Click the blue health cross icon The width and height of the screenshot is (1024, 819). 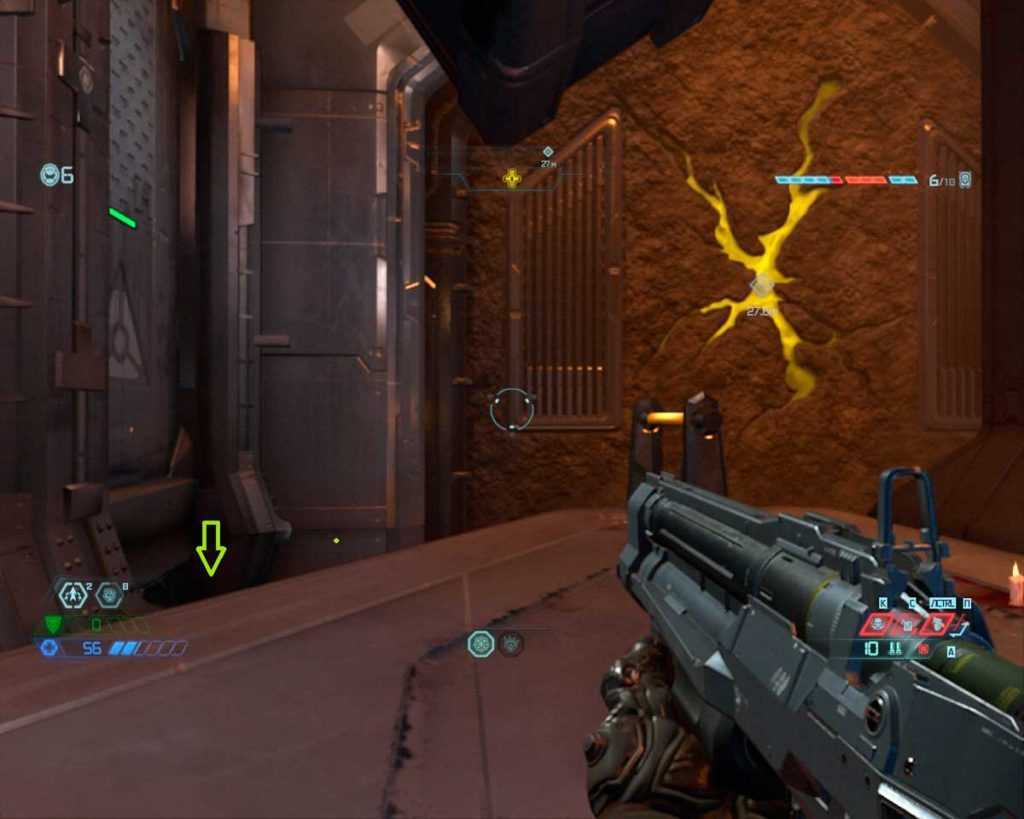pyautogui.click(x=48, y=648)
